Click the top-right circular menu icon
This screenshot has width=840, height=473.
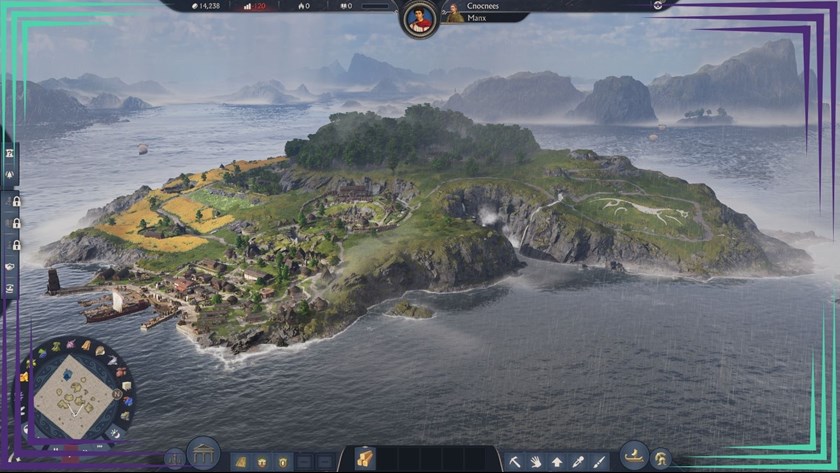point(658,5)
